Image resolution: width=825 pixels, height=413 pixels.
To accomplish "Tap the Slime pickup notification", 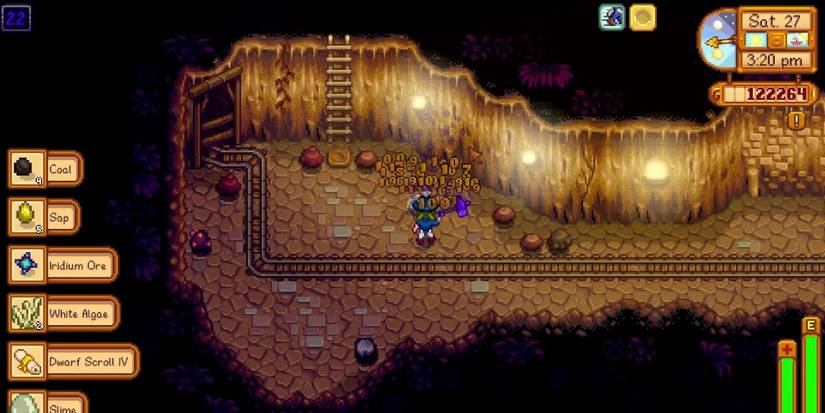I will pyautogui.click(x=45, y=403).
